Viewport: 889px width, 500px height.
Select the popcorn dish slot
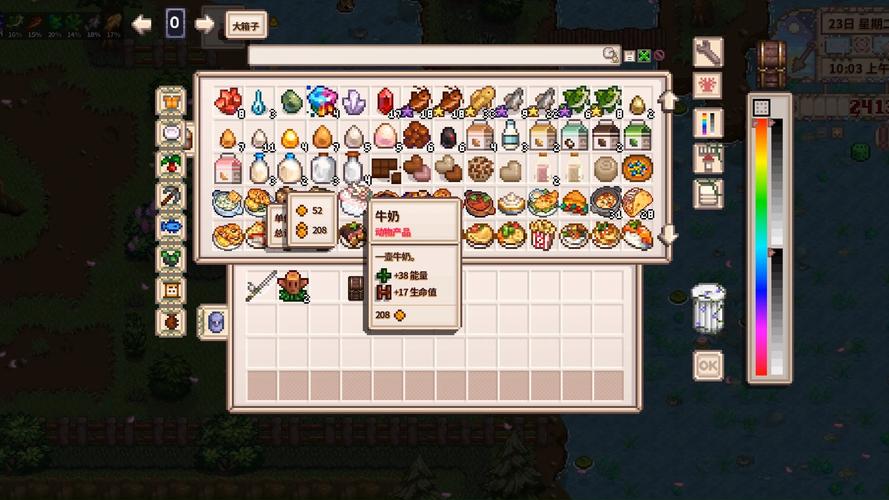[542, 236]
